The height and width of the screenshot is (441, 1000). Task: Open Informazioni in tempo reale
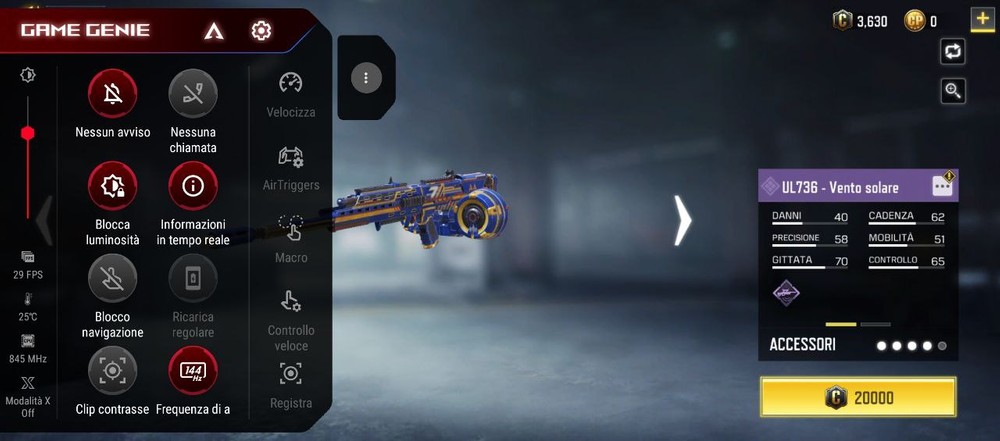tap(193, 186)
